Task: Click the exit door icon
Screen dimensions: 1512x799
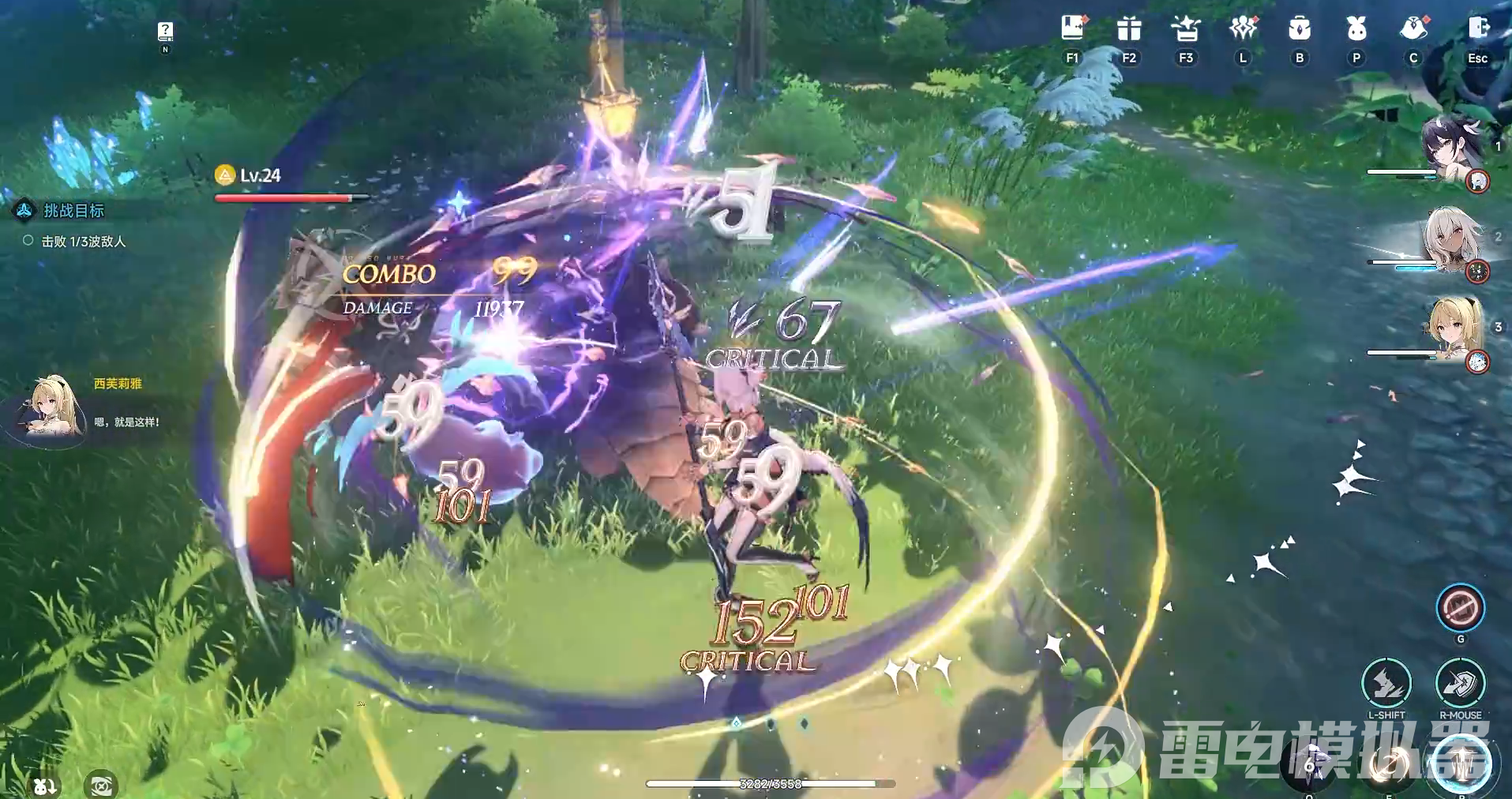Action: coord(1477,29)
